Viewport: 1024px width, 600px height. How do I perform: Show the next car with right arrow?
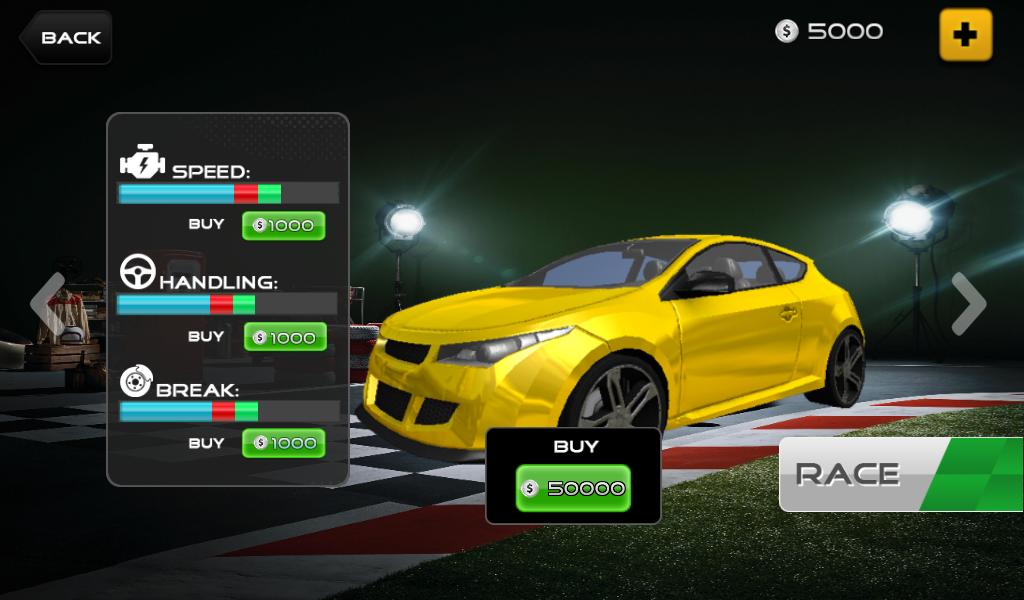click(968, 303)
